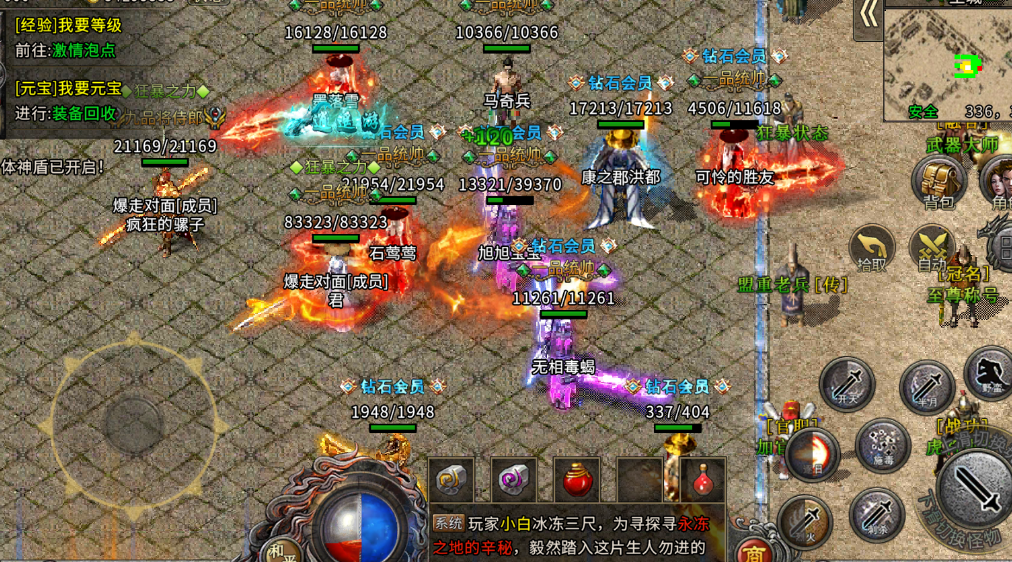The image size is (1012, 562).
Task: Toggle 自动 auto-combat
Action: 932,247
